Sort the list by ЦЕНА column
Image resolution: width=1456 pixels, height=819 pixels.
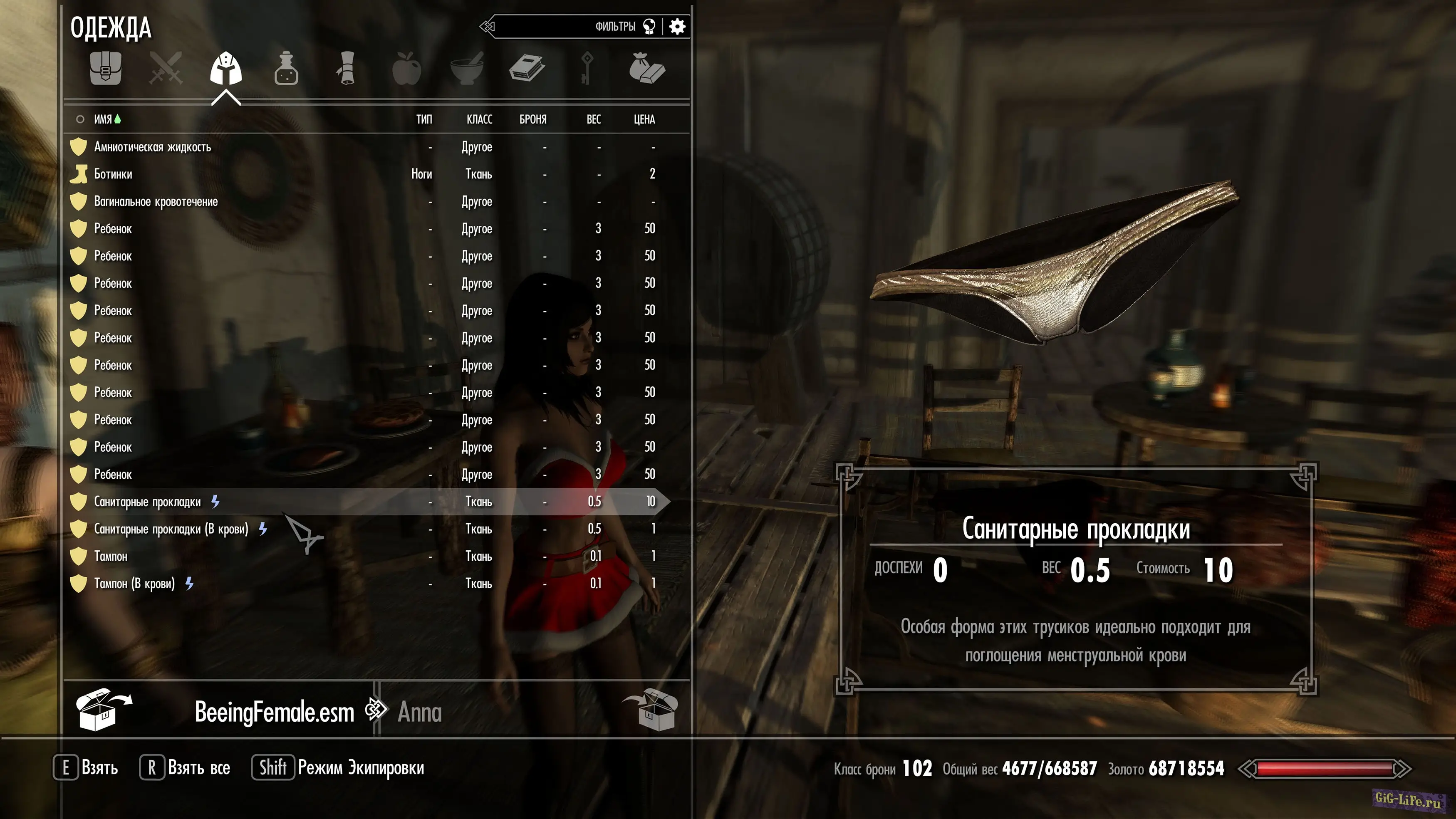644,119
